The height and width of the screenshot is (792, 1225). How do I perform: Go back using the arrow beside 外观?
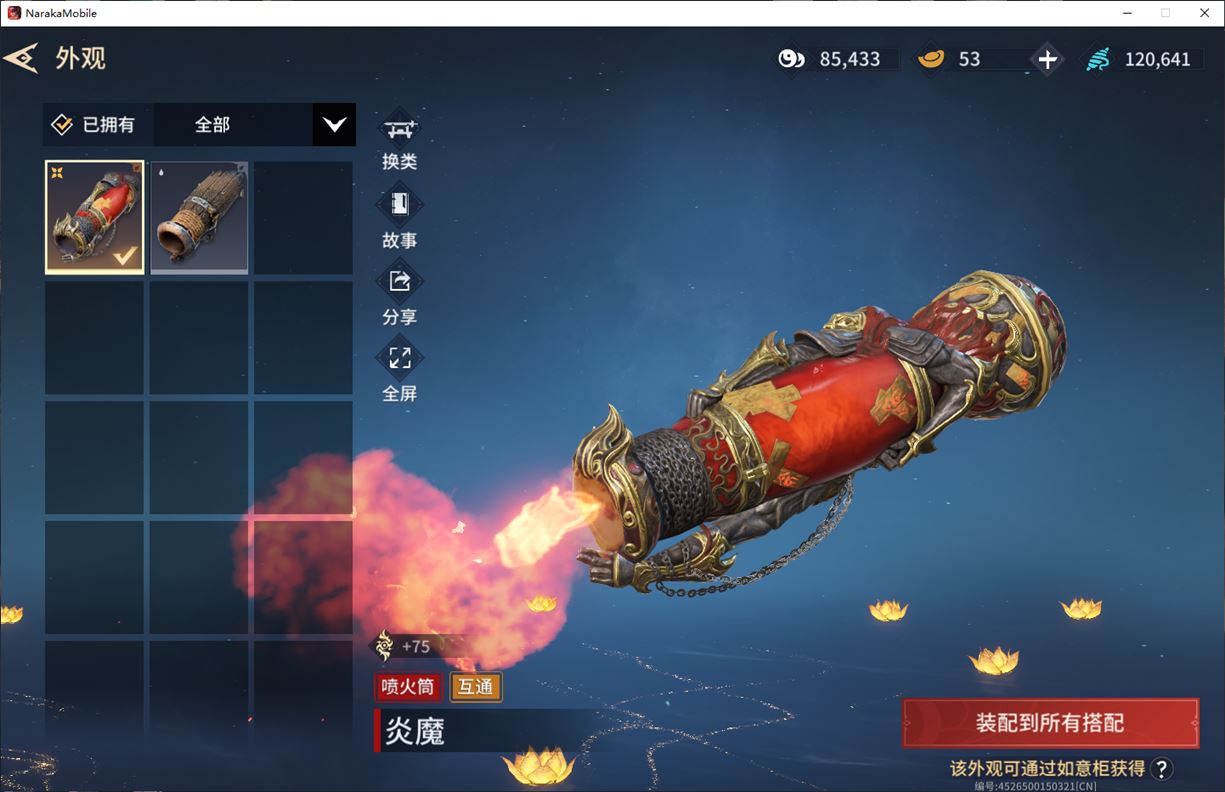(x=21, y=58)
